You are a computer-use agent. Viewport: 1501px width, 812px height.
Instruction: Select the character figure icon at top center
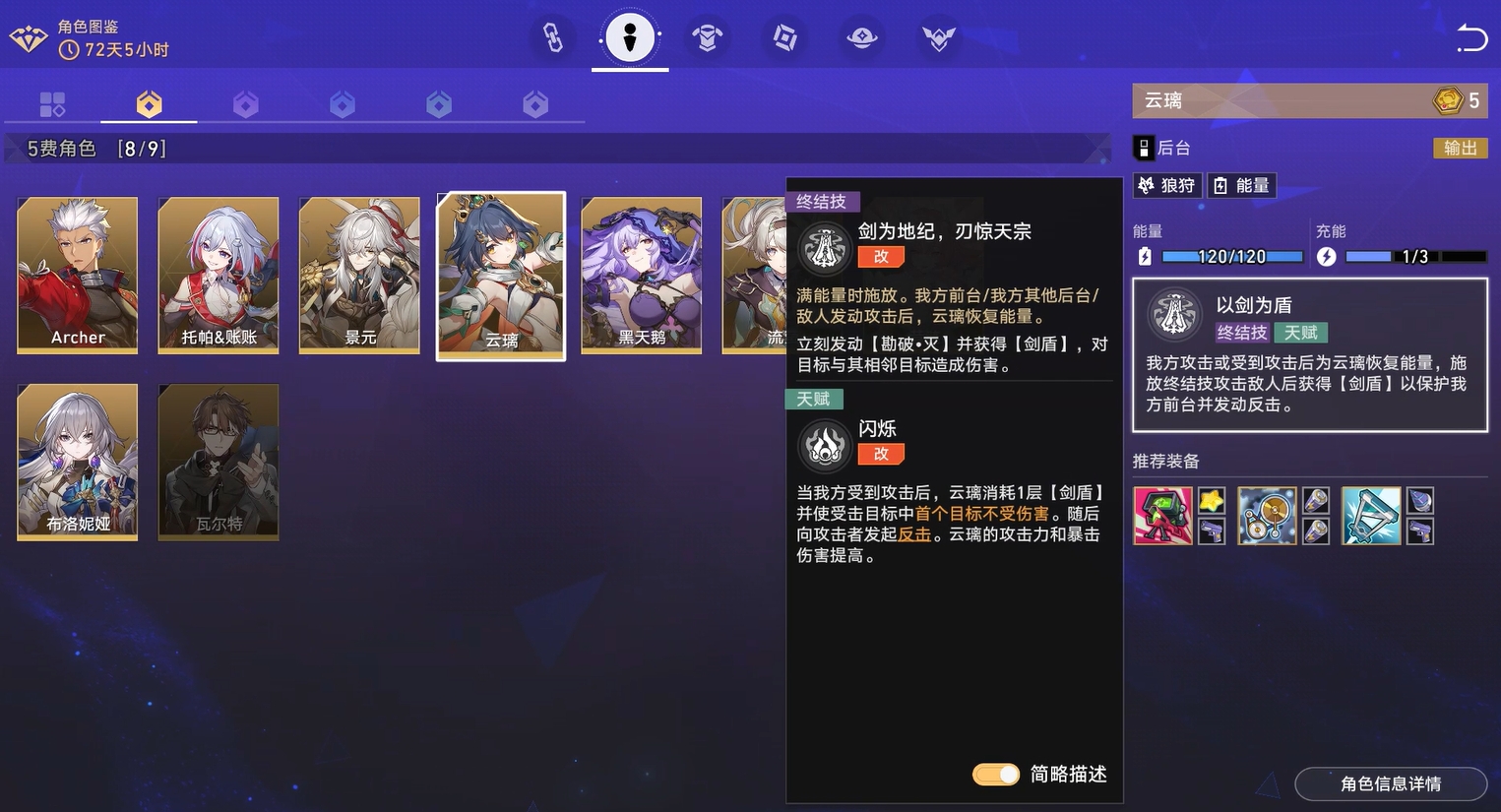click(629, 38)
